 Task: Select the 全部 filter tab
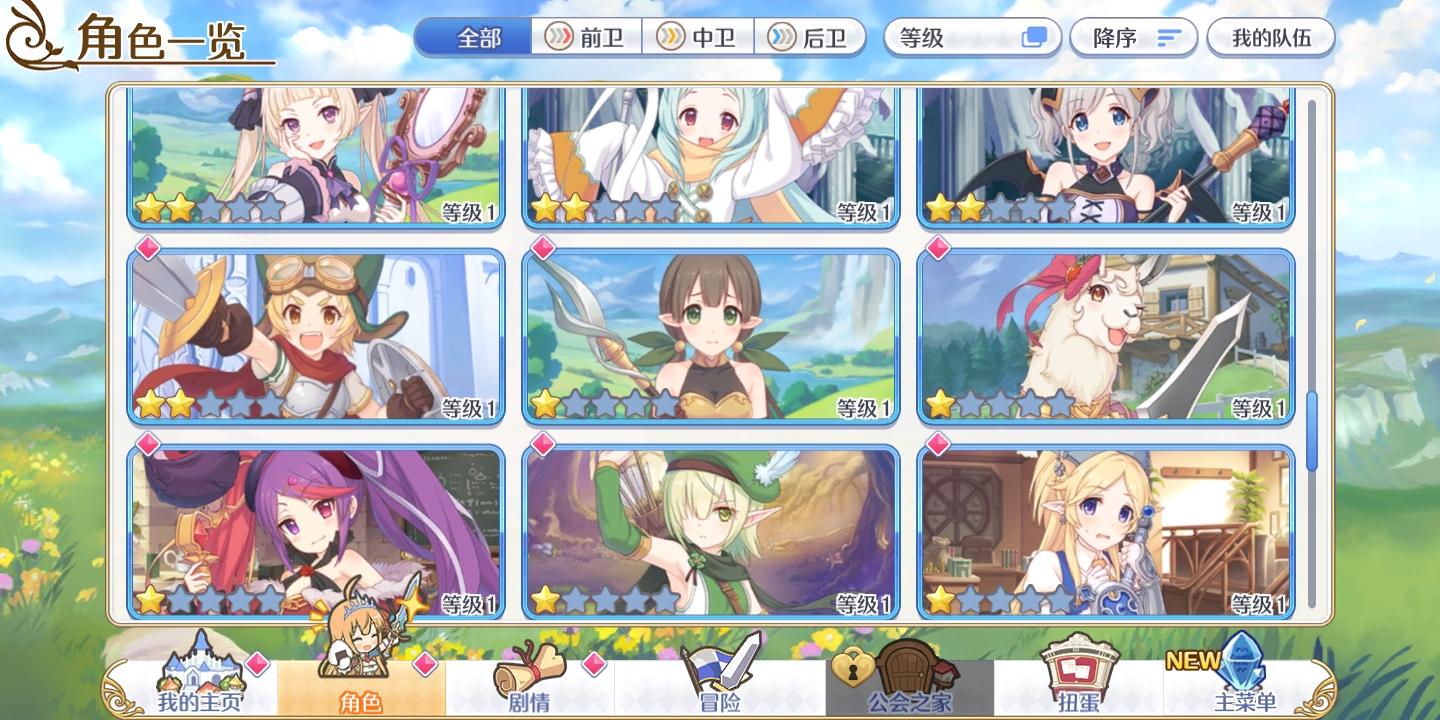472,38
